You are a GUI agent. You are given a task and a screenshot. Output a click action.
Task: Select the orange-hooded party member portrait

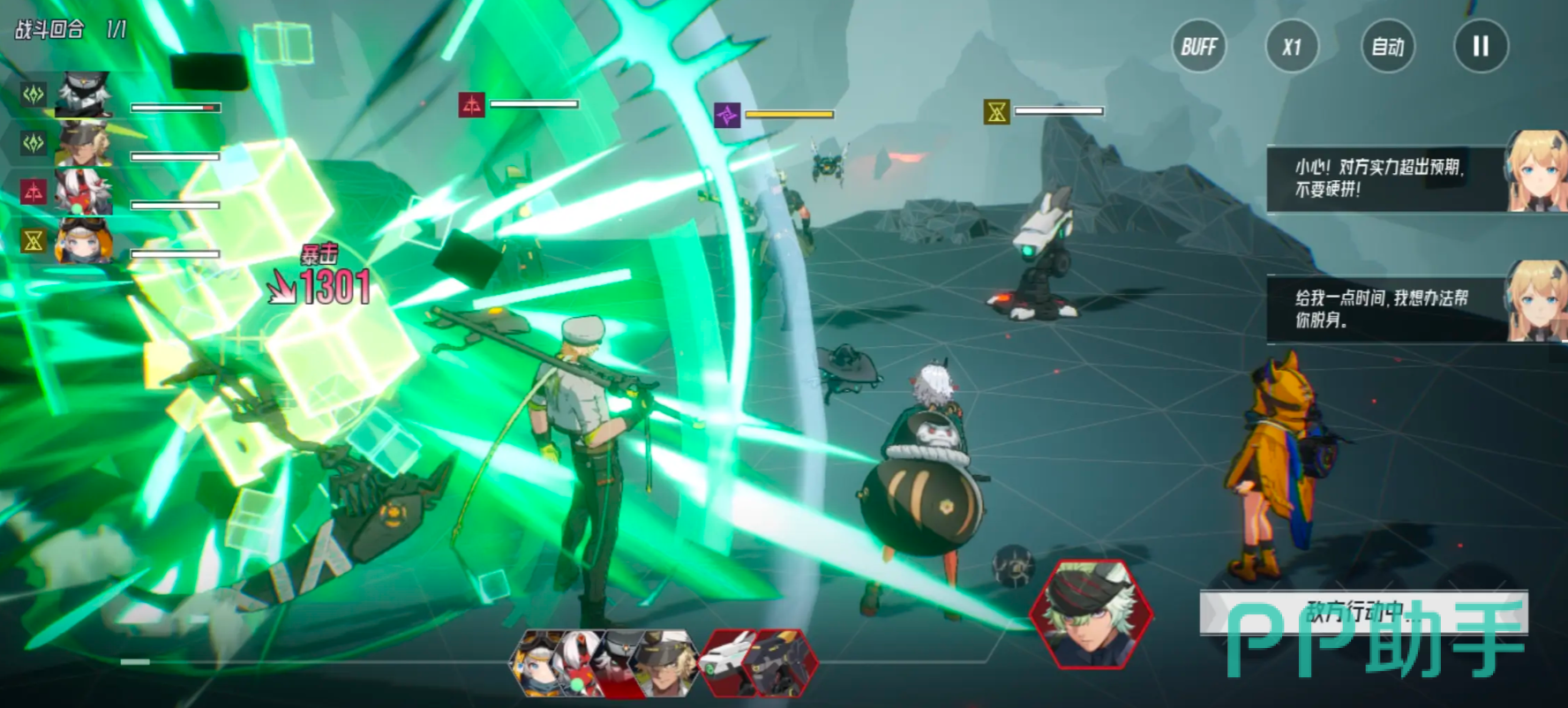coord(84,240)
